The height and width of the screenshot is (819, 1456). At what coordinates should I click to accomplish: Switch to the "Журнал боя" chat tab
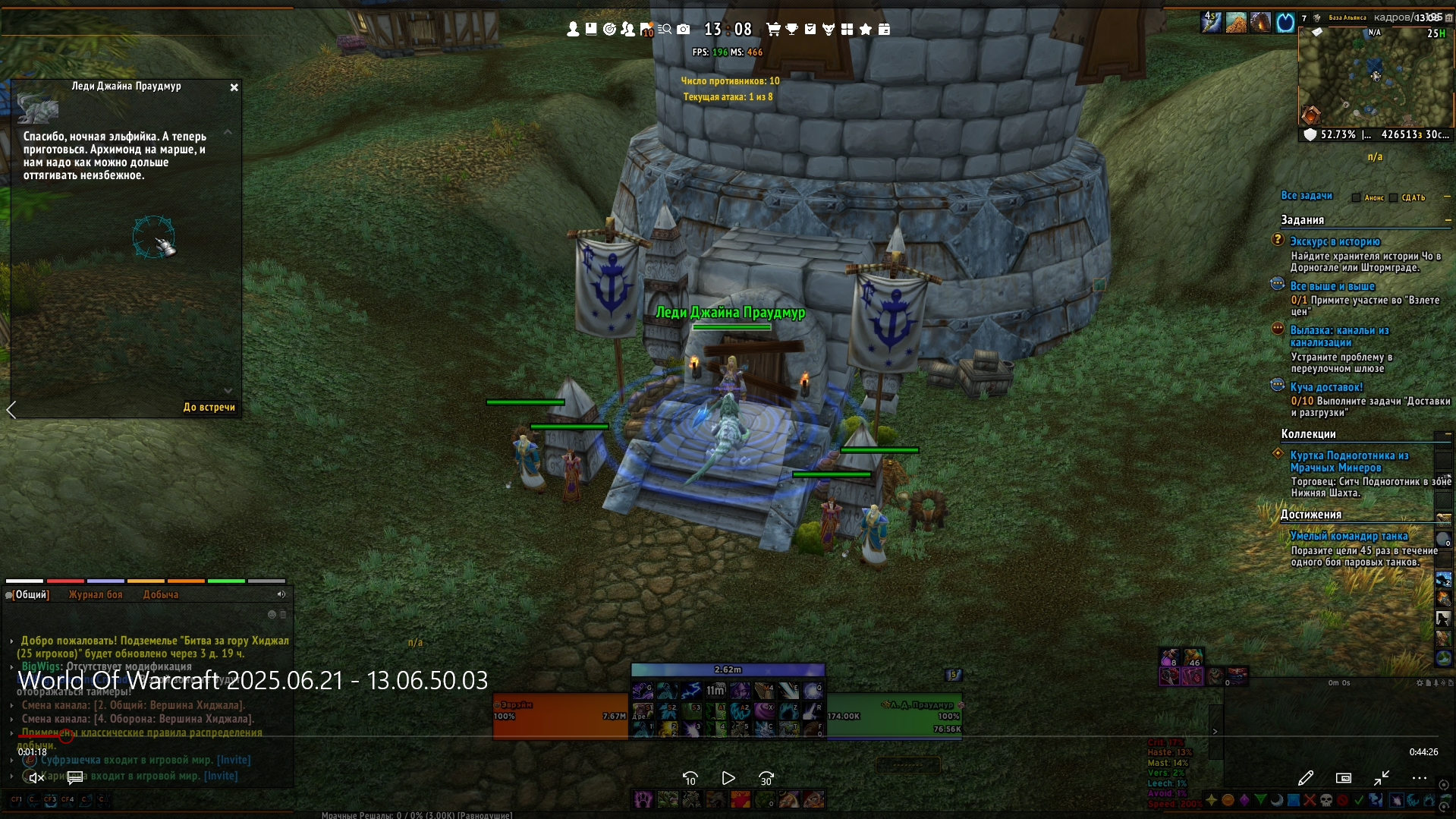96,595
